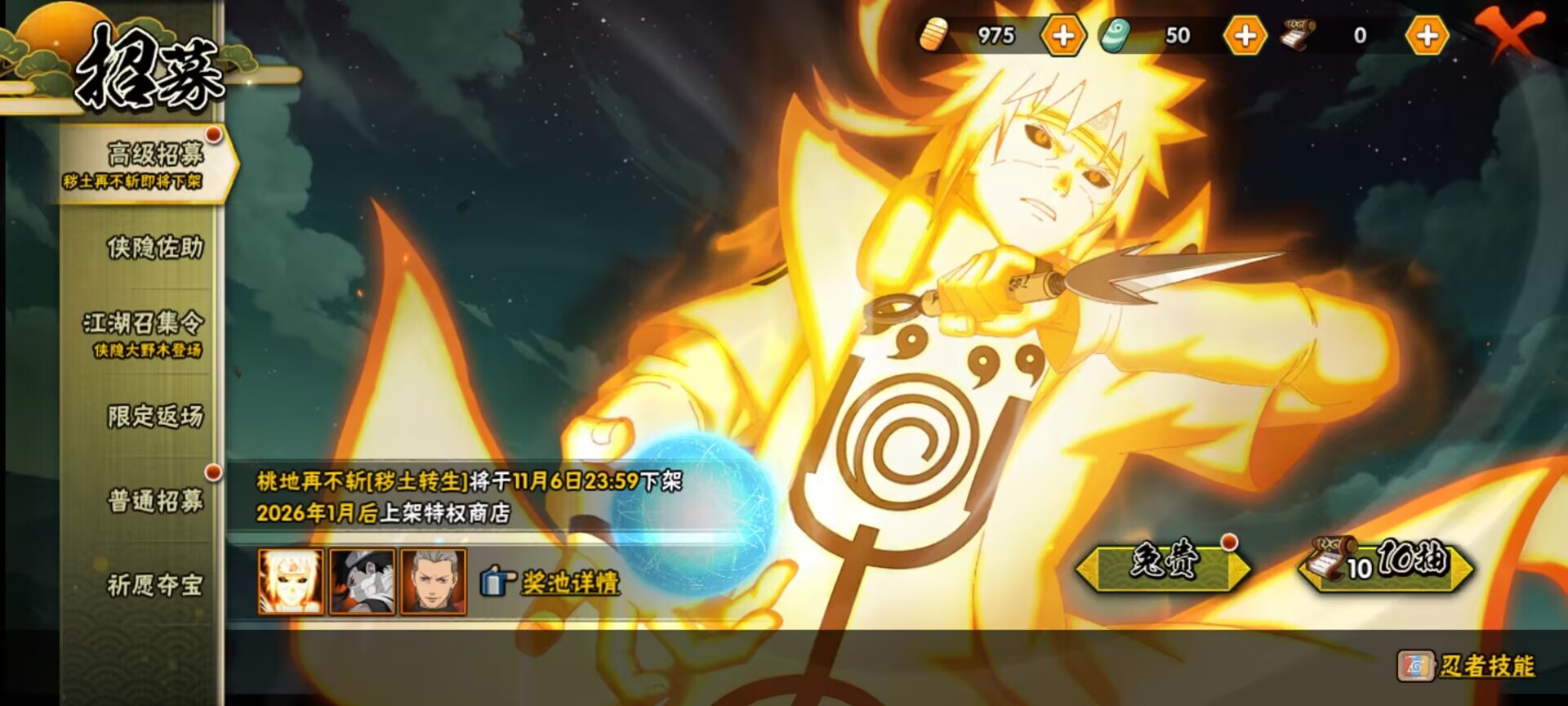Open 奖池详情 prize pool details
This screenshot has width=1568, height=706.
click(x=568, y=583)
